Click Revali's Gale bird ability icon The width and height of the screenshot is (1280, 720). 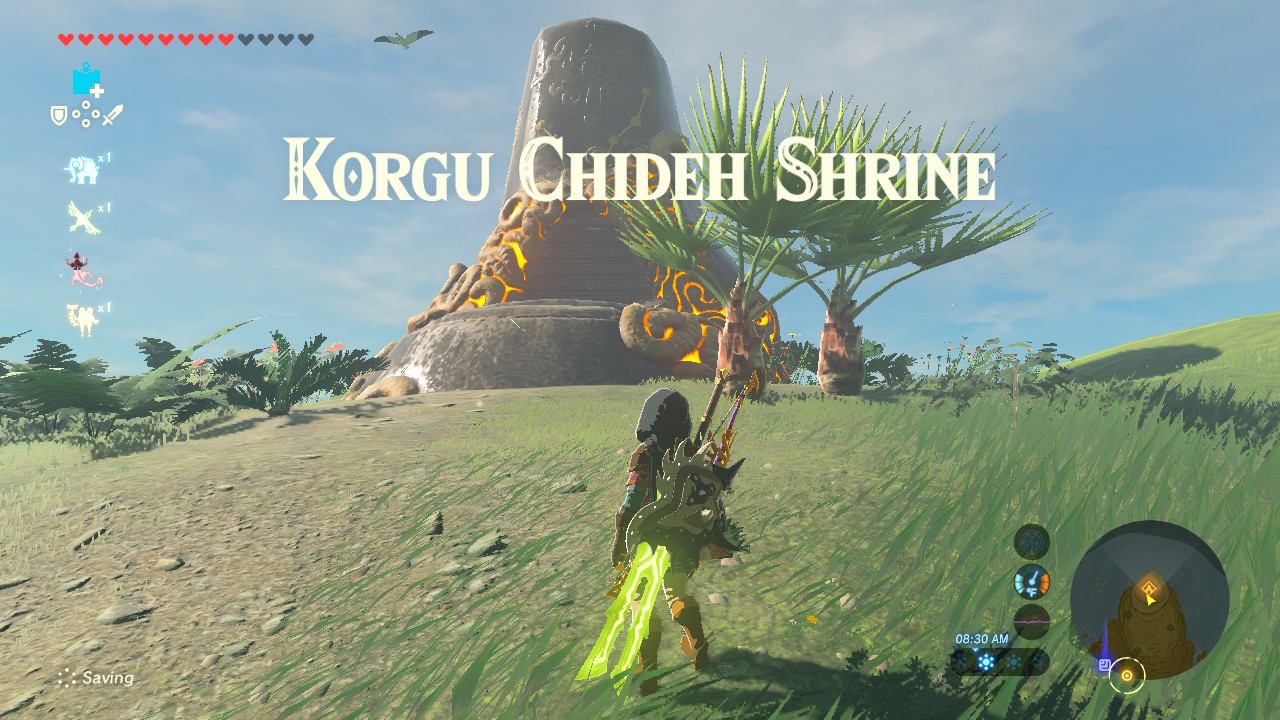pyautogui.click(x=80, y=218)
